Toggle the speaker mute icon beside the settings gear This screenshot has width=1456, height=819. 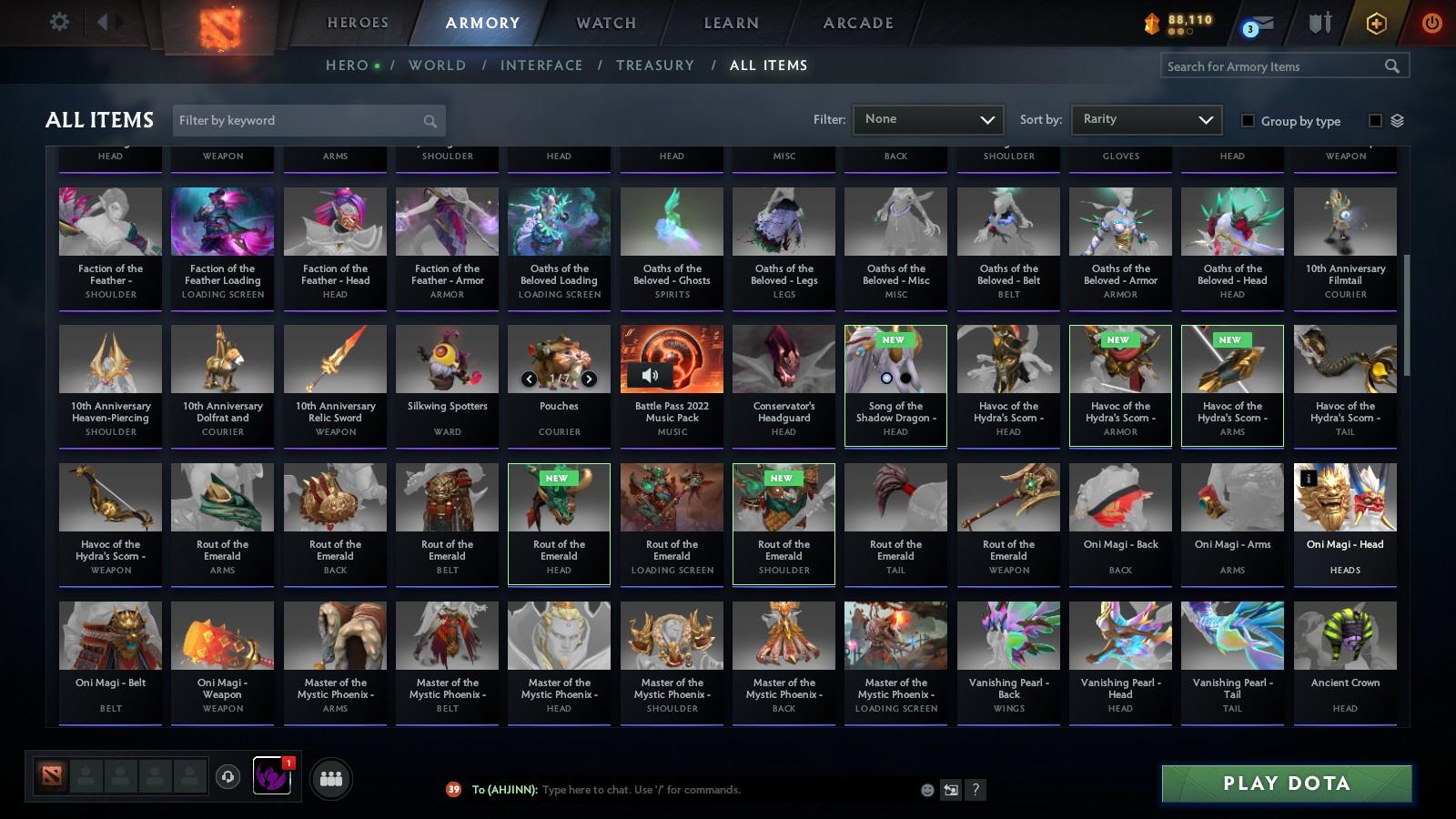pos(106,21)
